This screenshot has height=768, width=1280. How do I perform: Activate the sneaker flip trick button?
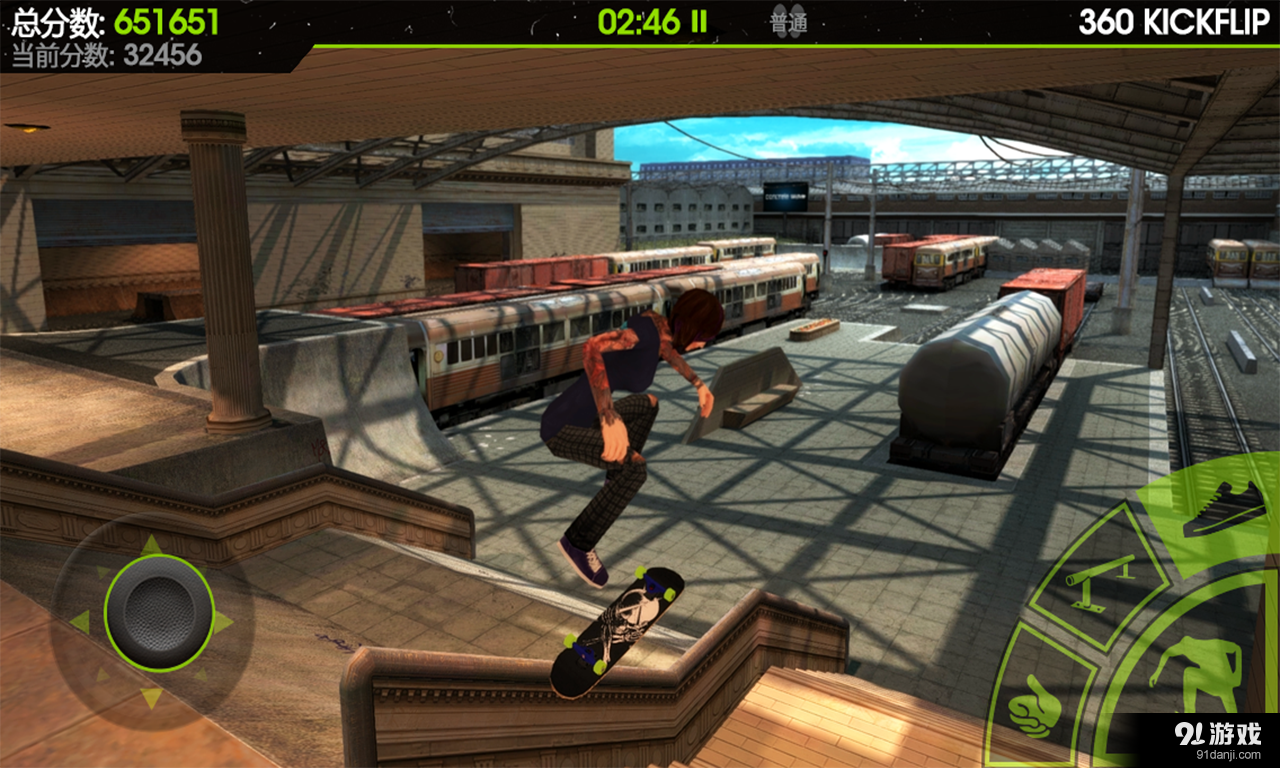1222,509
